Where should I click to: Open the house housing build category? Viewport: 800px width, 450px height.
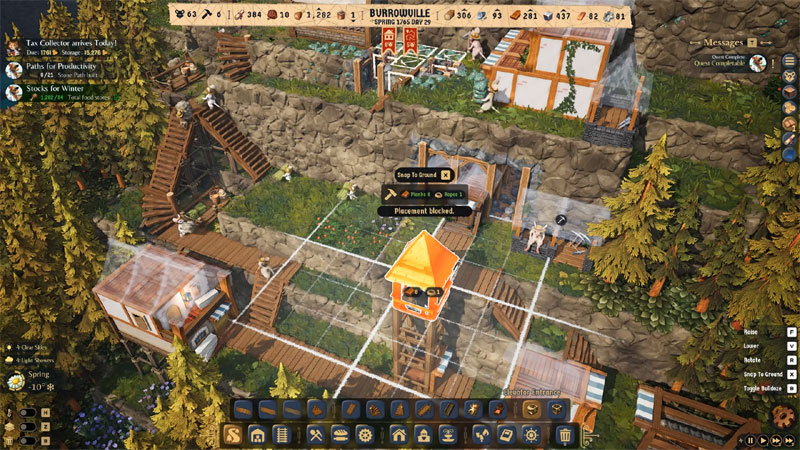[398, 434]
